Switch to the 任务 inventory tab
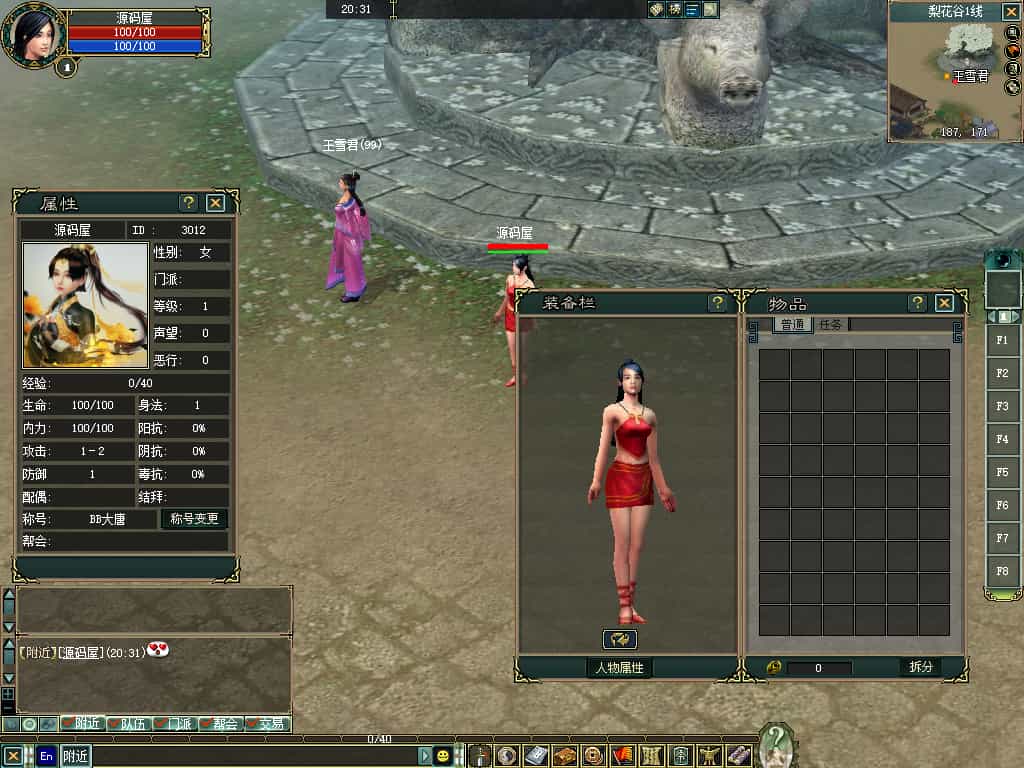 click(x=831, y=324)
